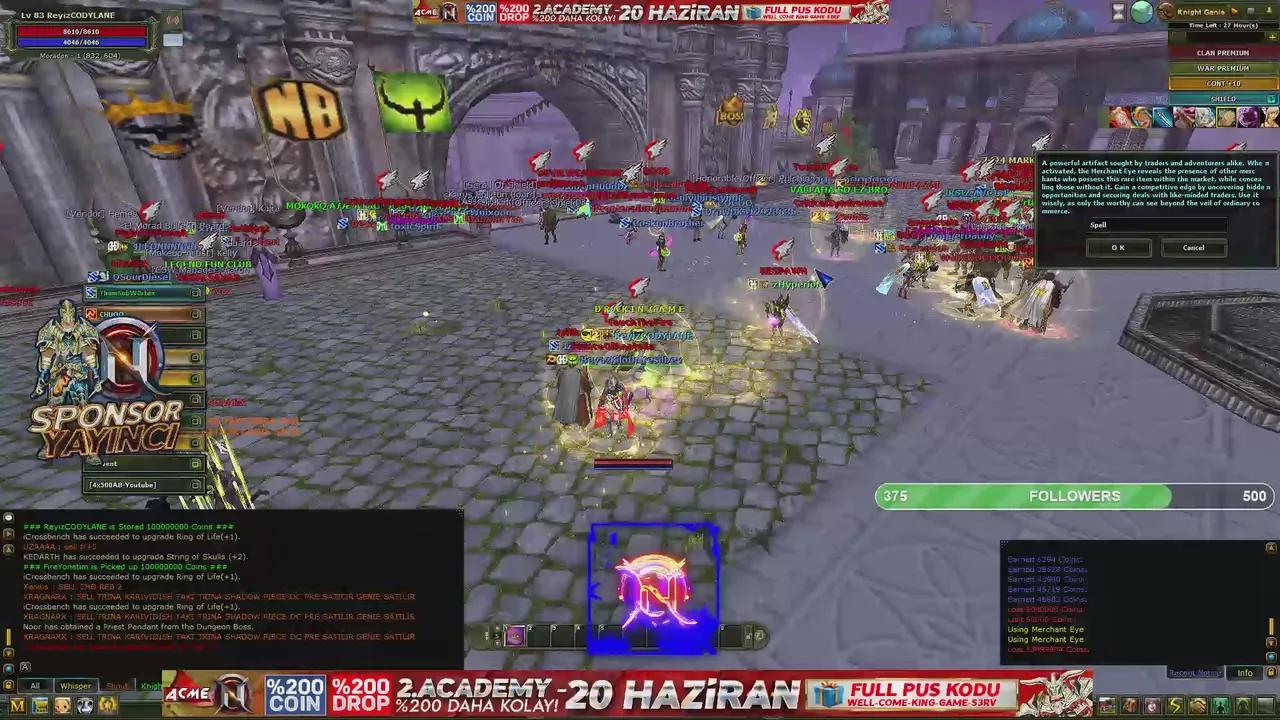
Task: Switch to the Whisper chat tab
Action: coord(76,686)
